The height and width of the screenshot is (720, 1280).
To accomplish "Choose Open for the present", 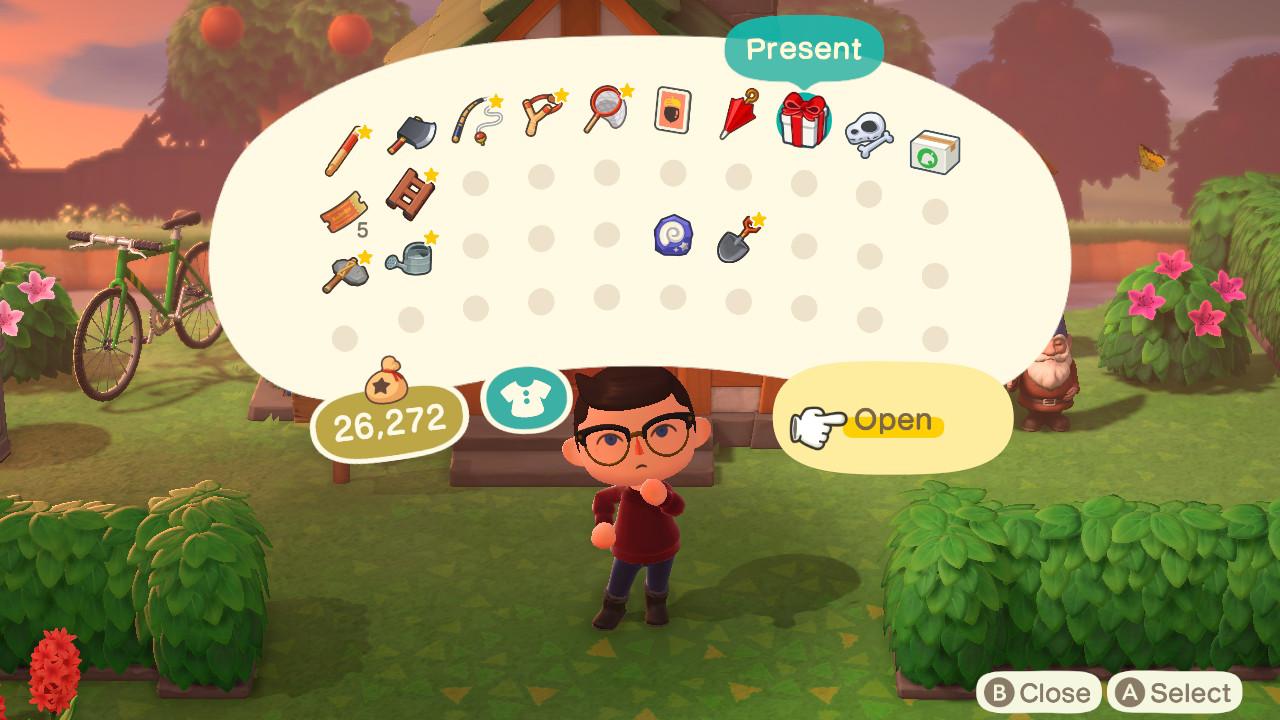I will pos(892,421).
